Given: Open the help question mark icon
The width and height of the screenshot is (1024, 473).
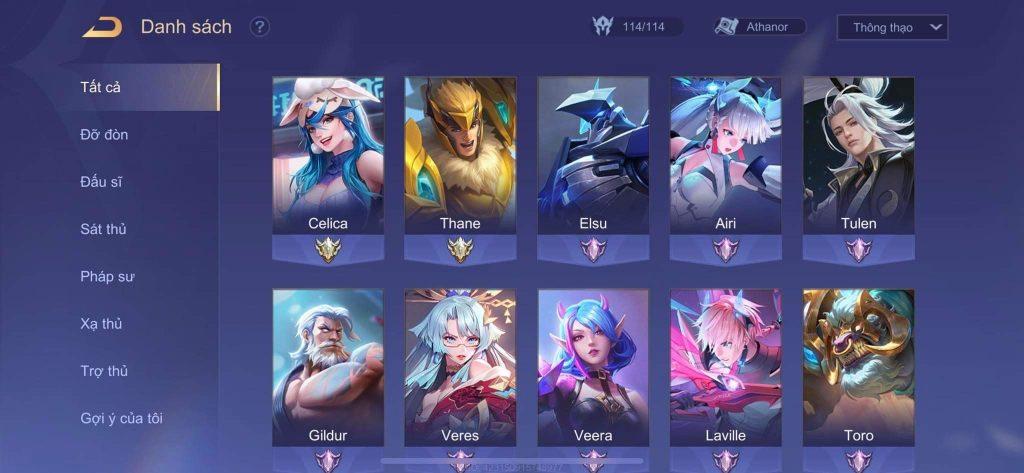Looking at the screenshot, I should (x=260, y=27).
